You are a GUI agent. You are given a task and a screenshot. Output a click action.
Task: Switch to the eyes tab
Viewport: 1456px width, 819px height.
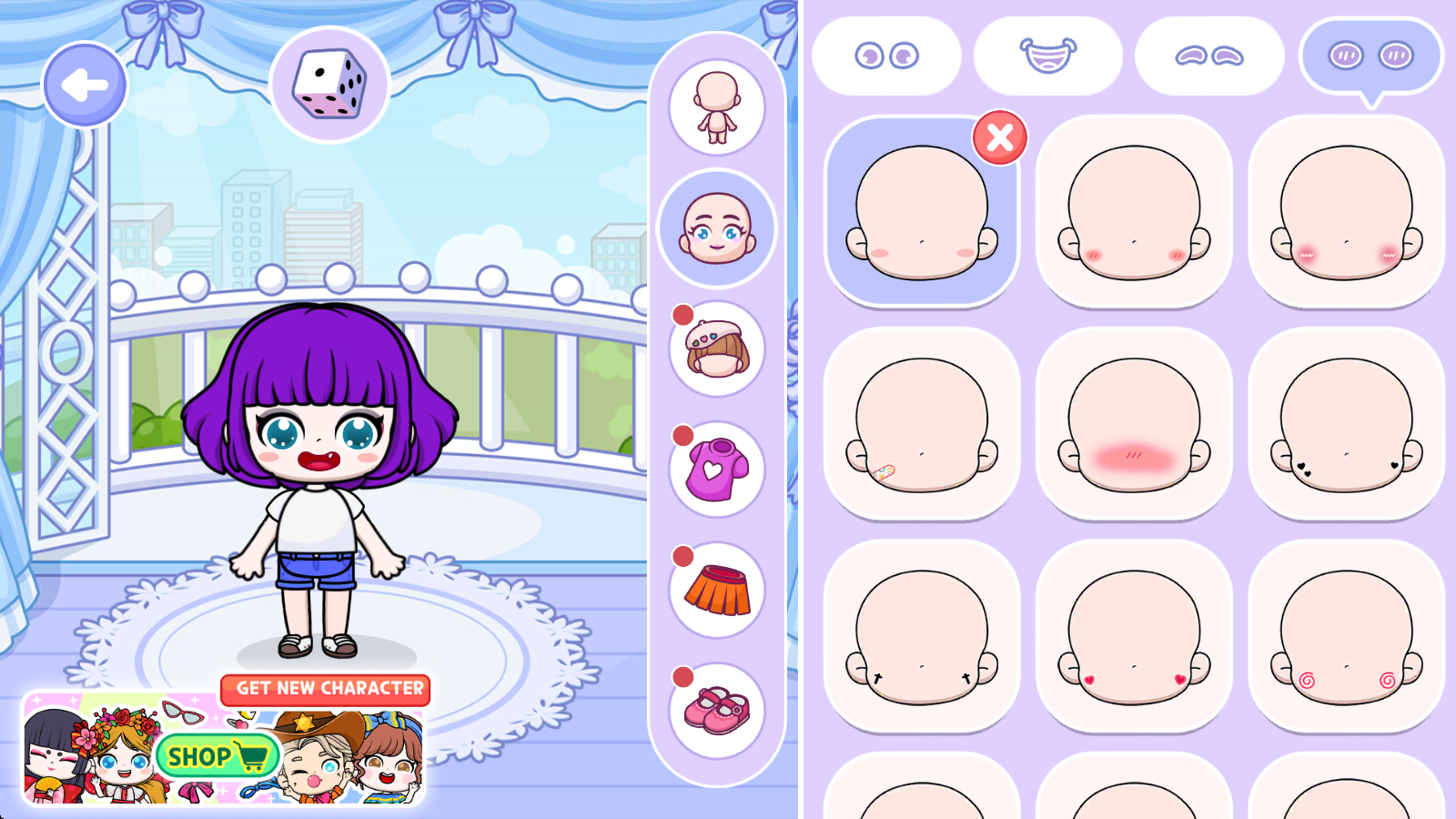886,56
